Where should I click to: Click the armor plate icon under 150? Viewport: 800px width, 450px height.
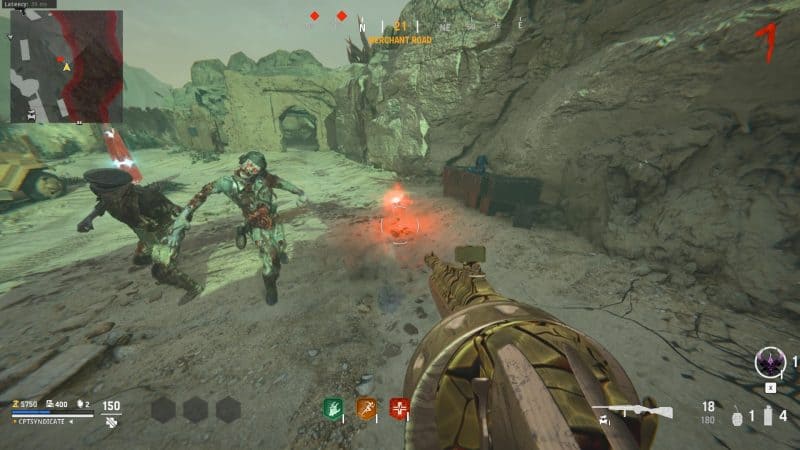[x=111, y=422]
